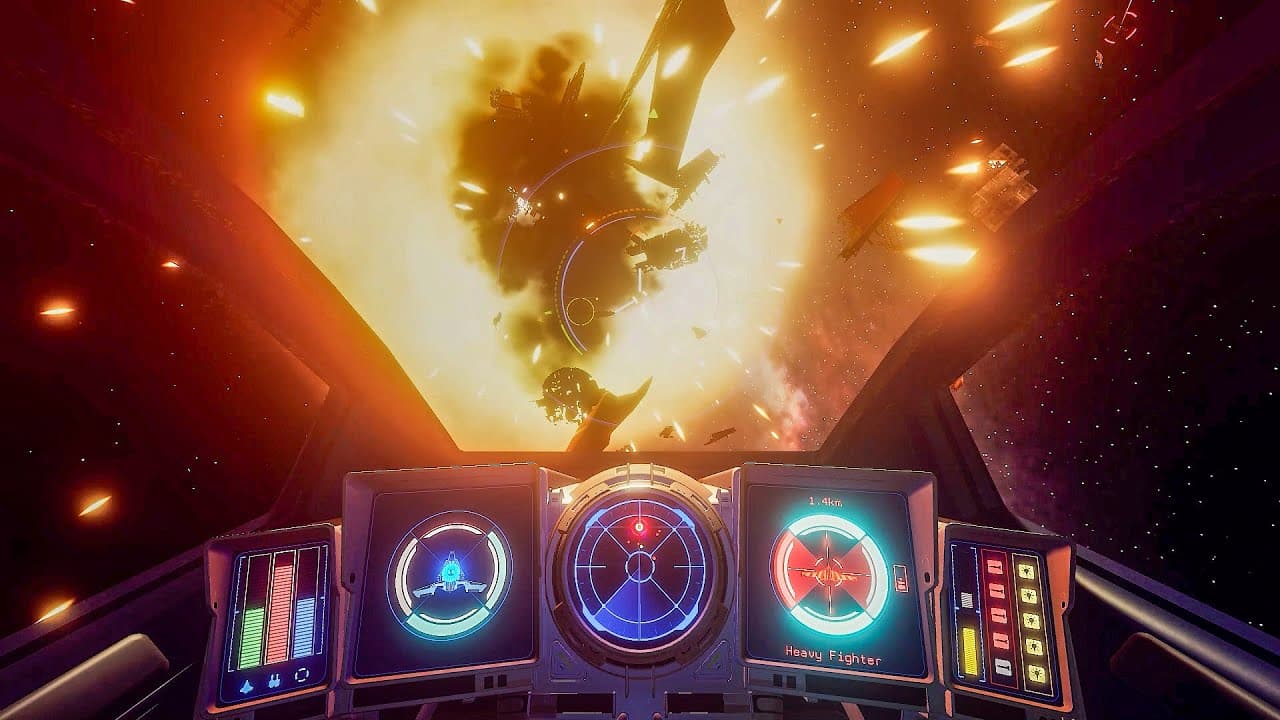This screenshot has height=720, width=1280.
Task: Select the dashed-circle shield icon on left panel
Action: click(x=302, y=676)
